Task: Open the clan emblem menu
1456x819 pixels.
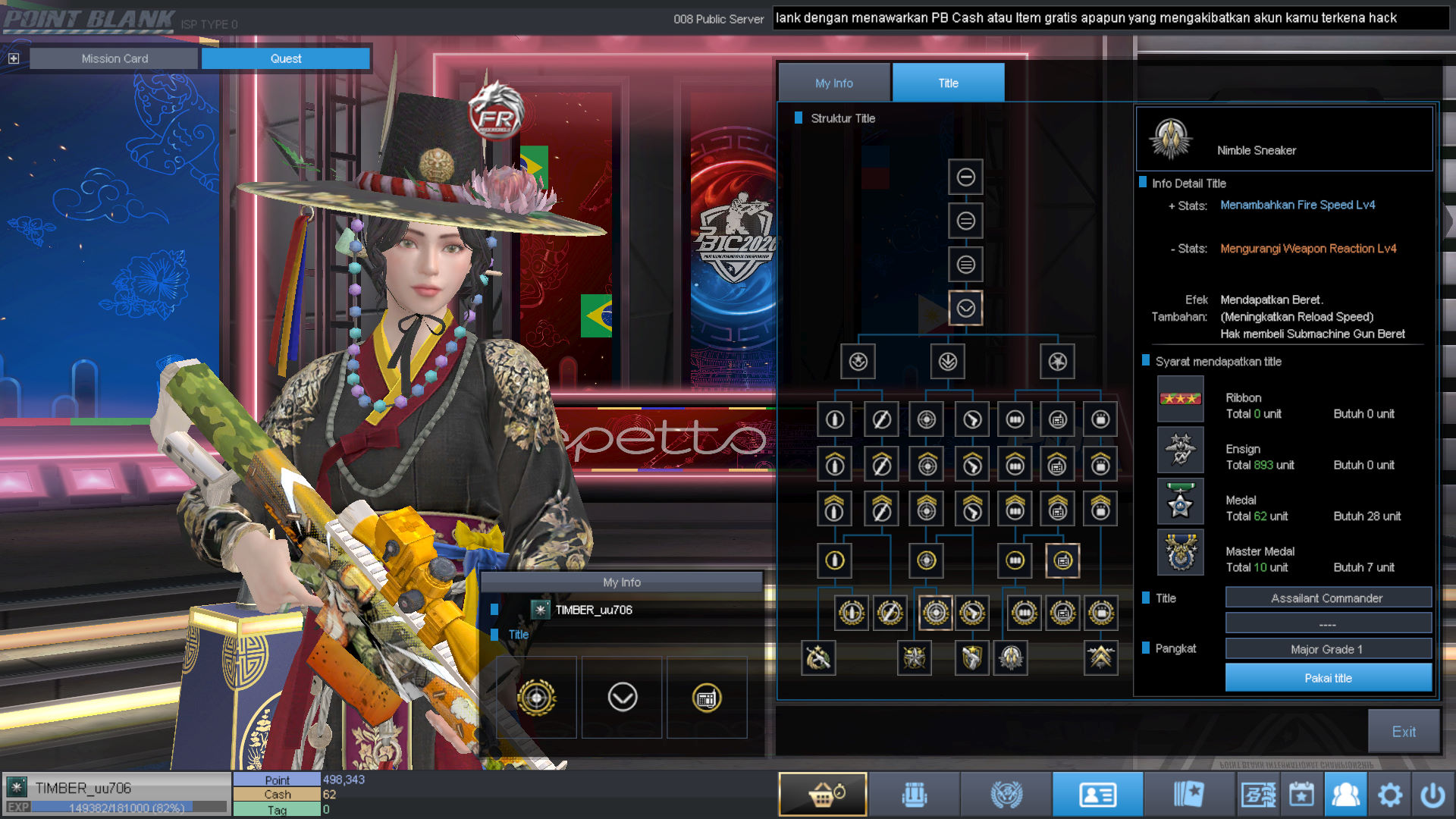Action: click(x=1006, y=794)
